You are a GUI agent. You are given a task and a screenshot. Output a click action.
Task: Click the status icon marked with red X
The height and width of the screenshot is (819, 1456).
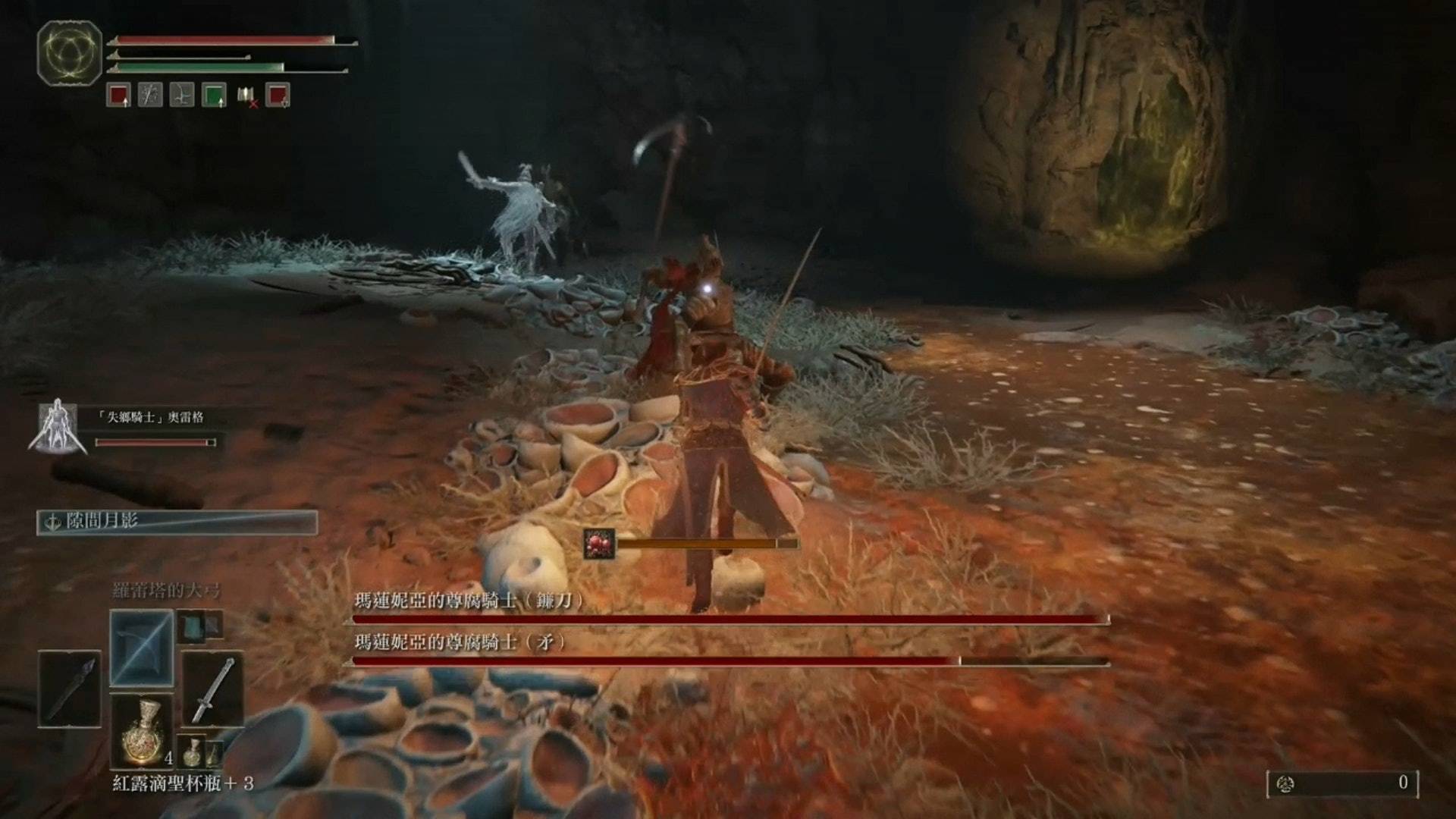(246, 96)
